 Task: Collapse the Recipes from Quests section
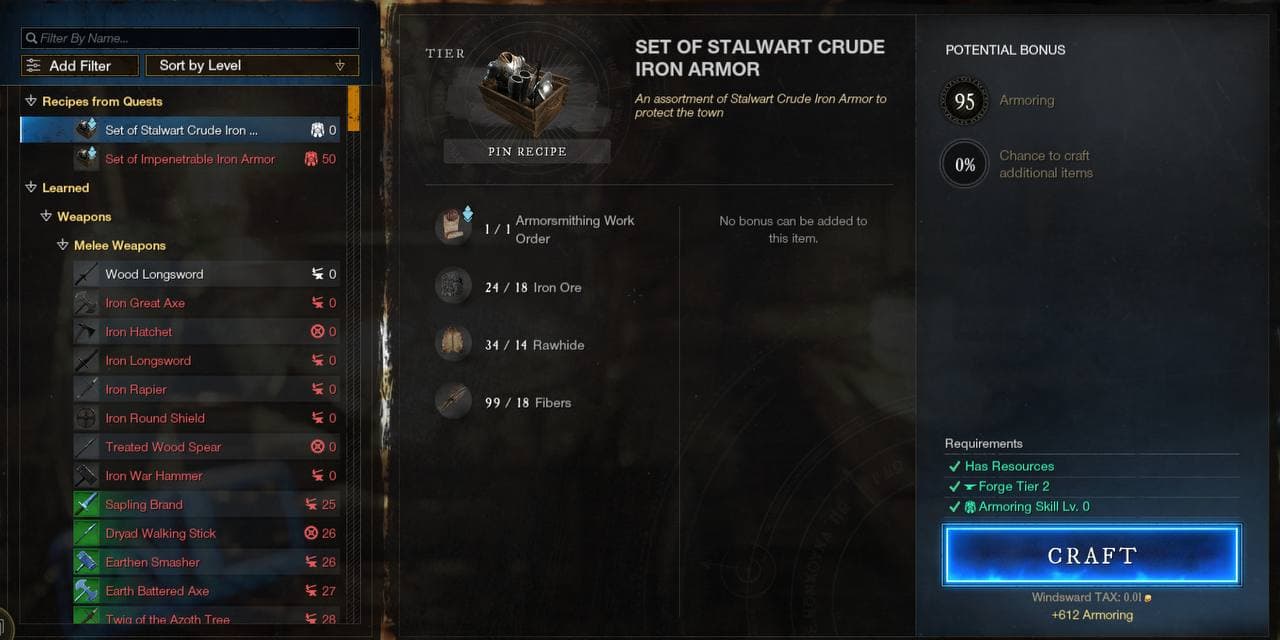click(x=31, y=101)
